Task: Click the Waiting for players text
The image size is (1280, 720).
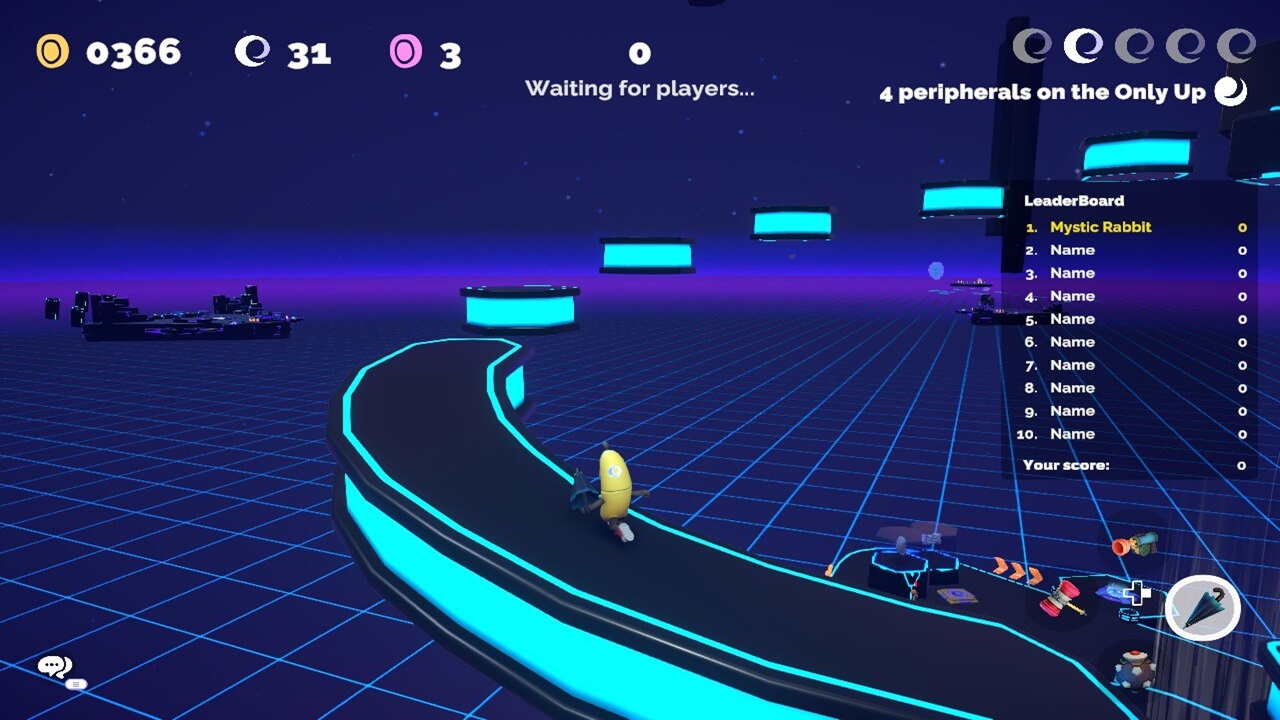Action: tap(640, 88)
